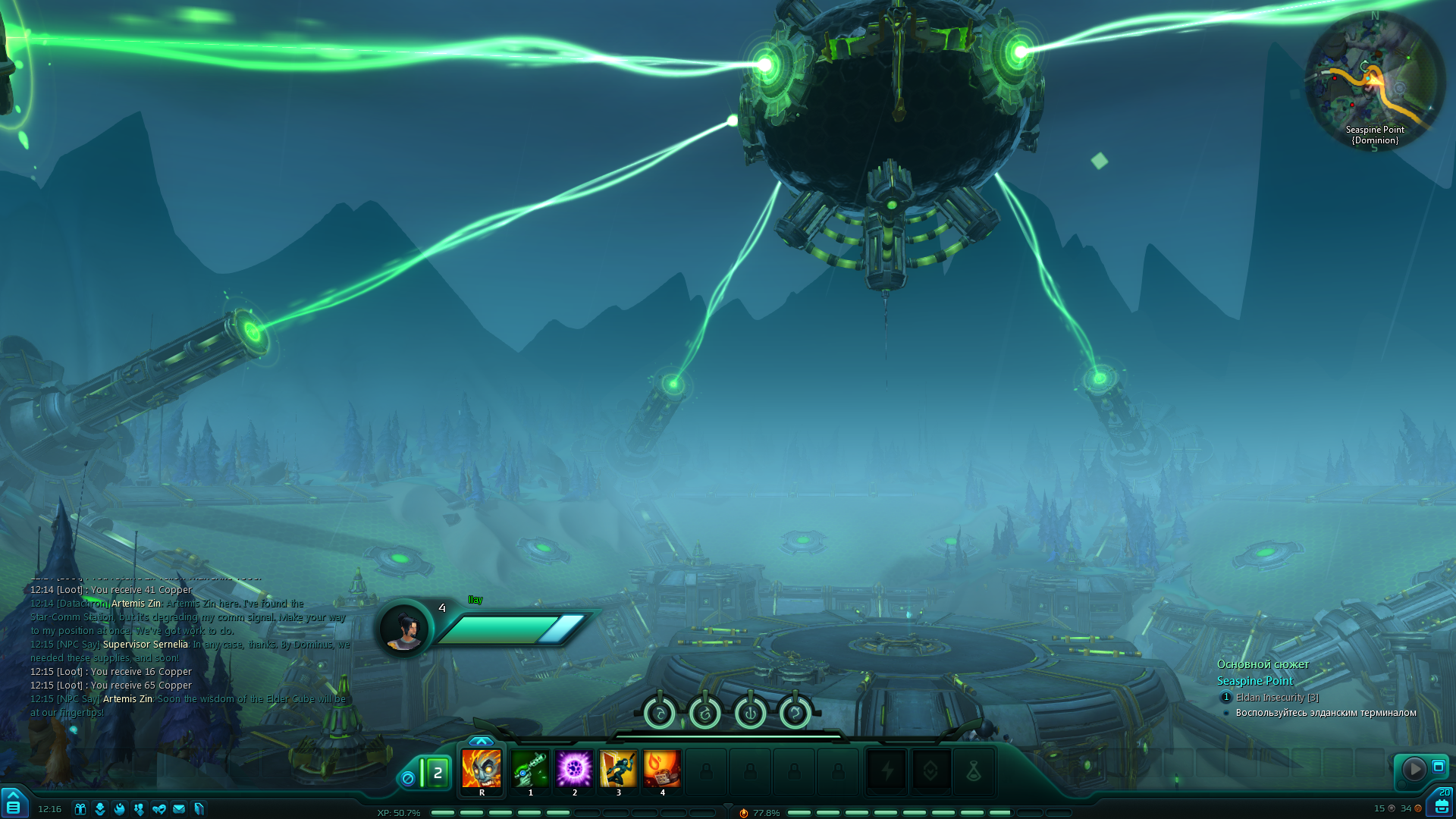The height and width of the screenshot is (819, 1456).
Task: Cast the purple orb ability in slot 2
Action: pos(574,769)
